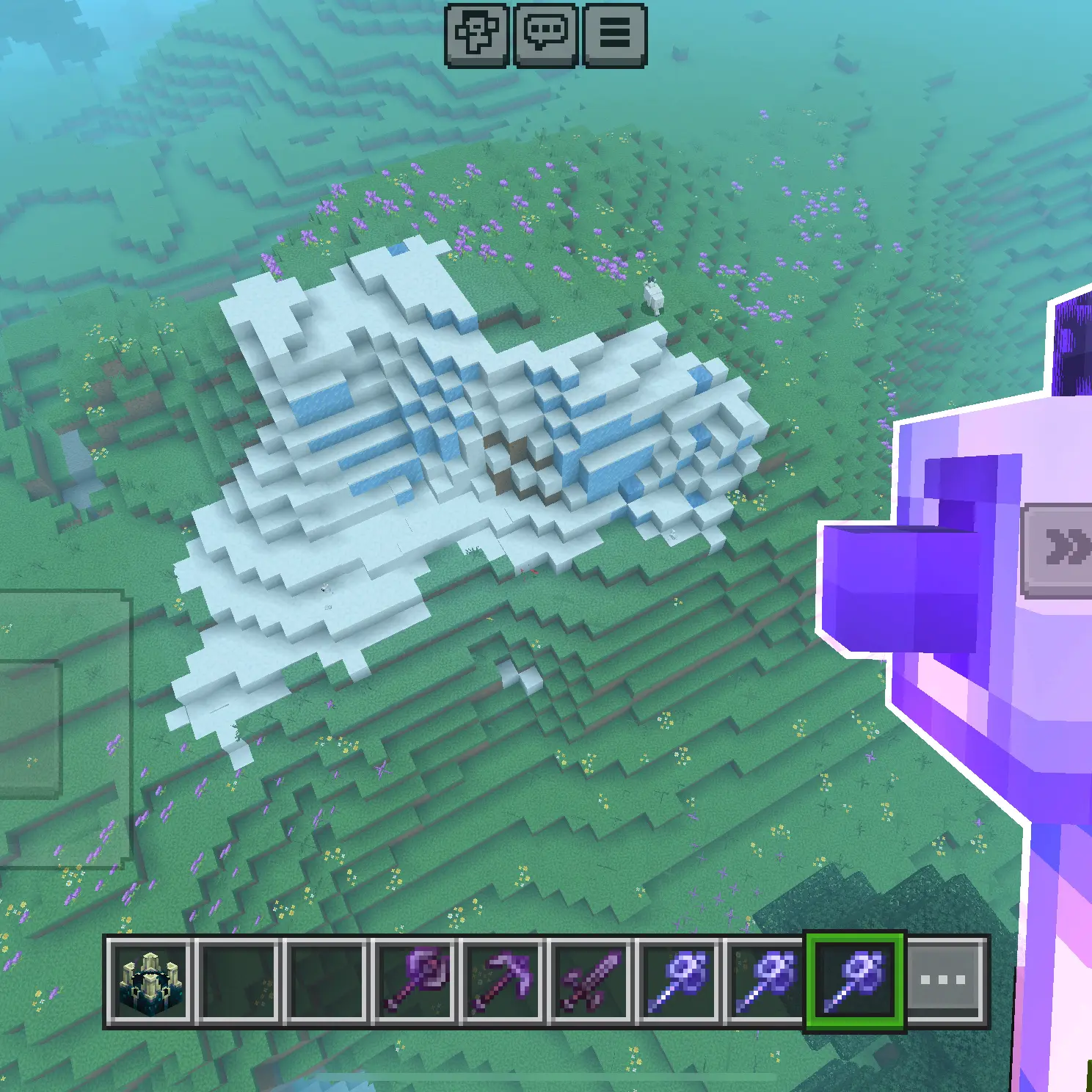Screen dimensions: 1092x1092
Task: Select the purple sword hotbar slot
Action: [589, 980]
